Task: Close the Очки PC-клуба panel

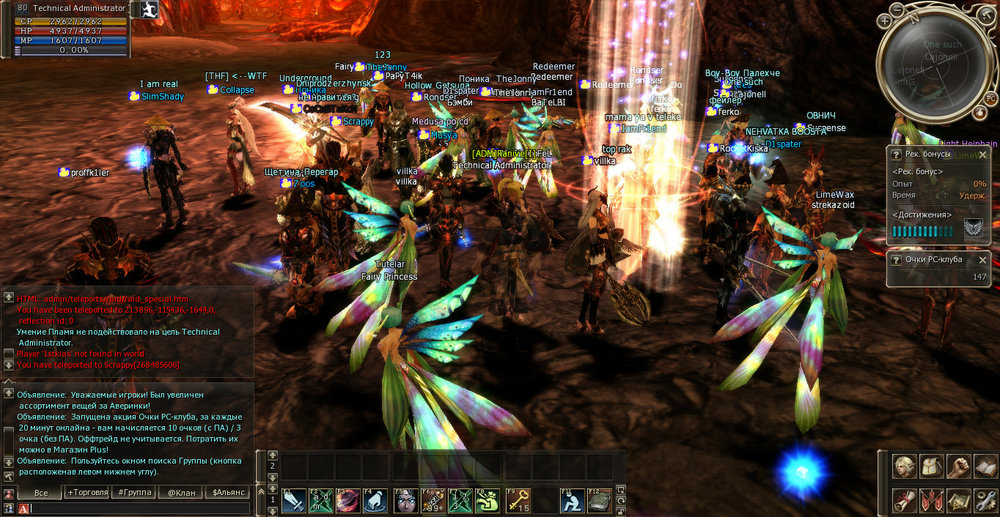Action: tap(982, 259)
